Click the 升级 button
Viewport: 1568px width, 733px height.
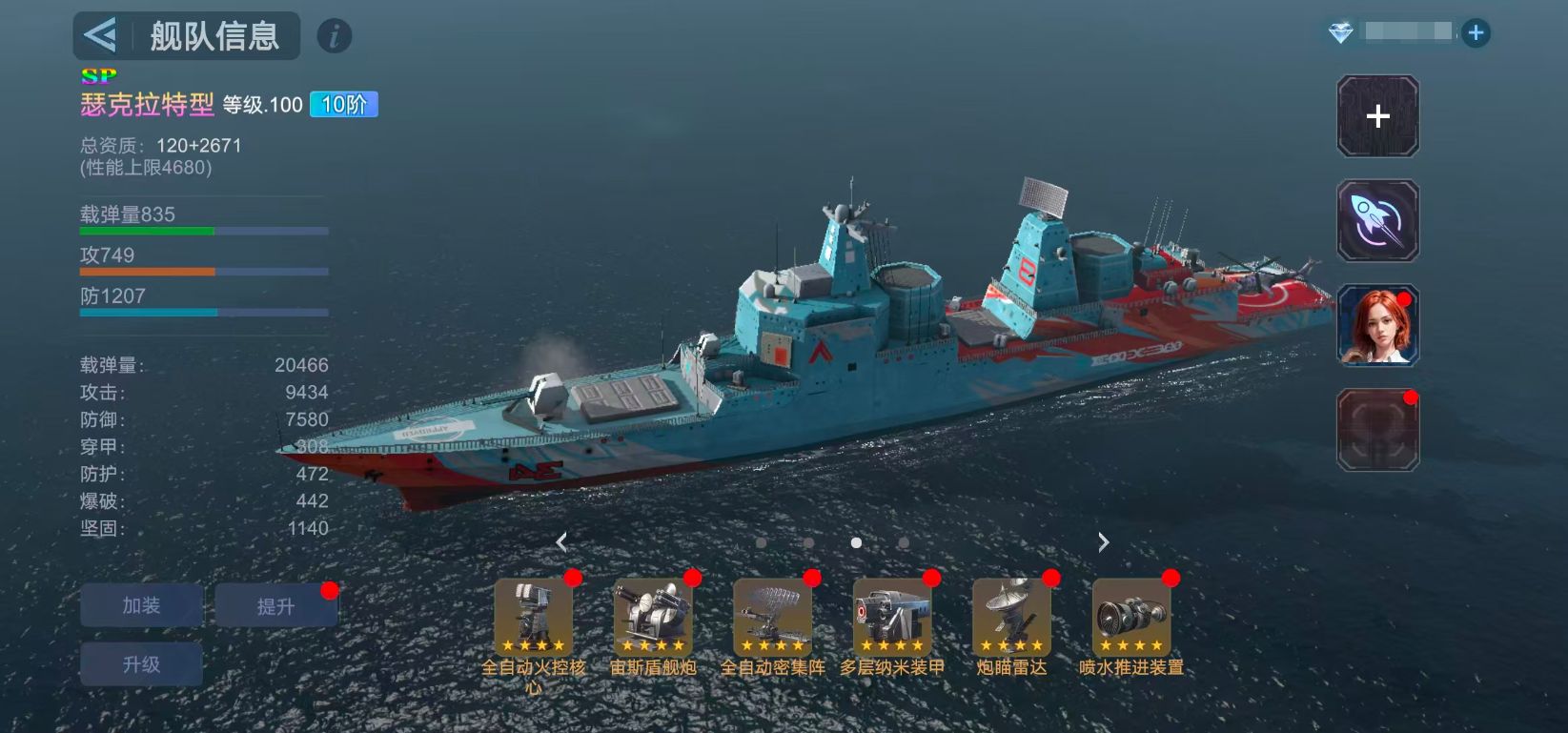tap(141, 664)
